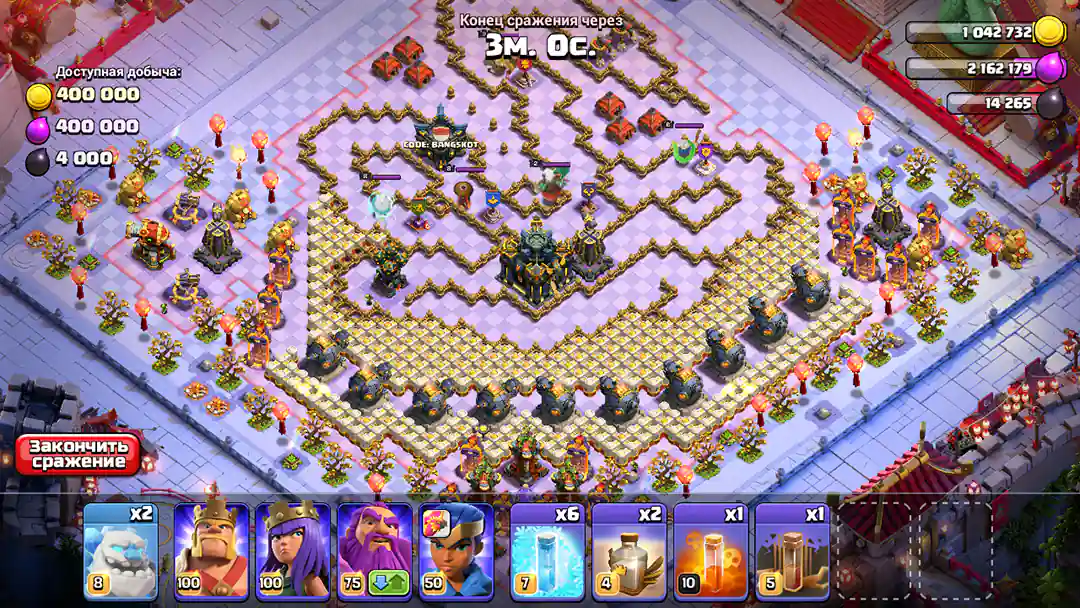This screenshot has width=1080, height=608.
Task: Toggle the Grand Warden green arrow mode button
Action: pyautogui.click(x=389, y=582)
